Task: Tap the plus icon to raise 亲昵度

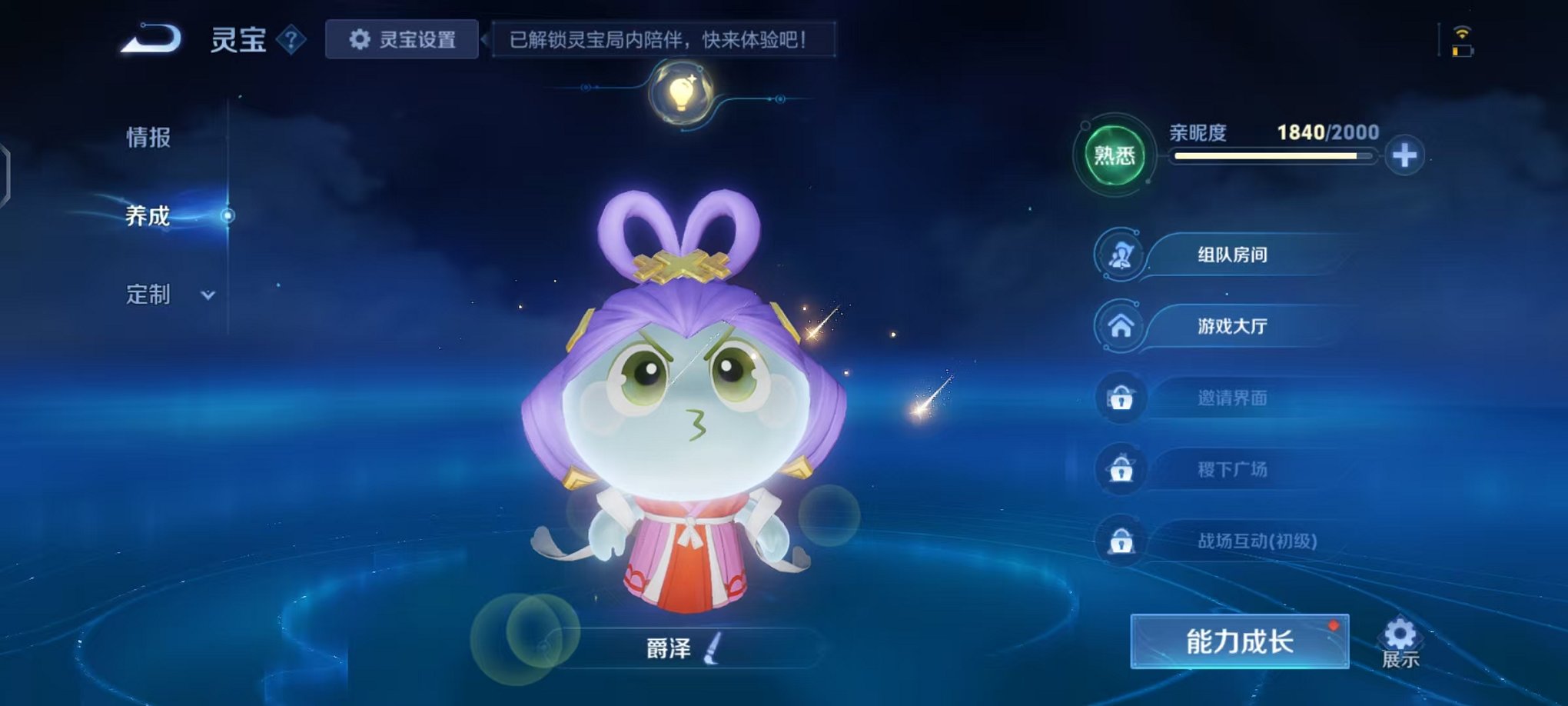Action: (1407, 154)
